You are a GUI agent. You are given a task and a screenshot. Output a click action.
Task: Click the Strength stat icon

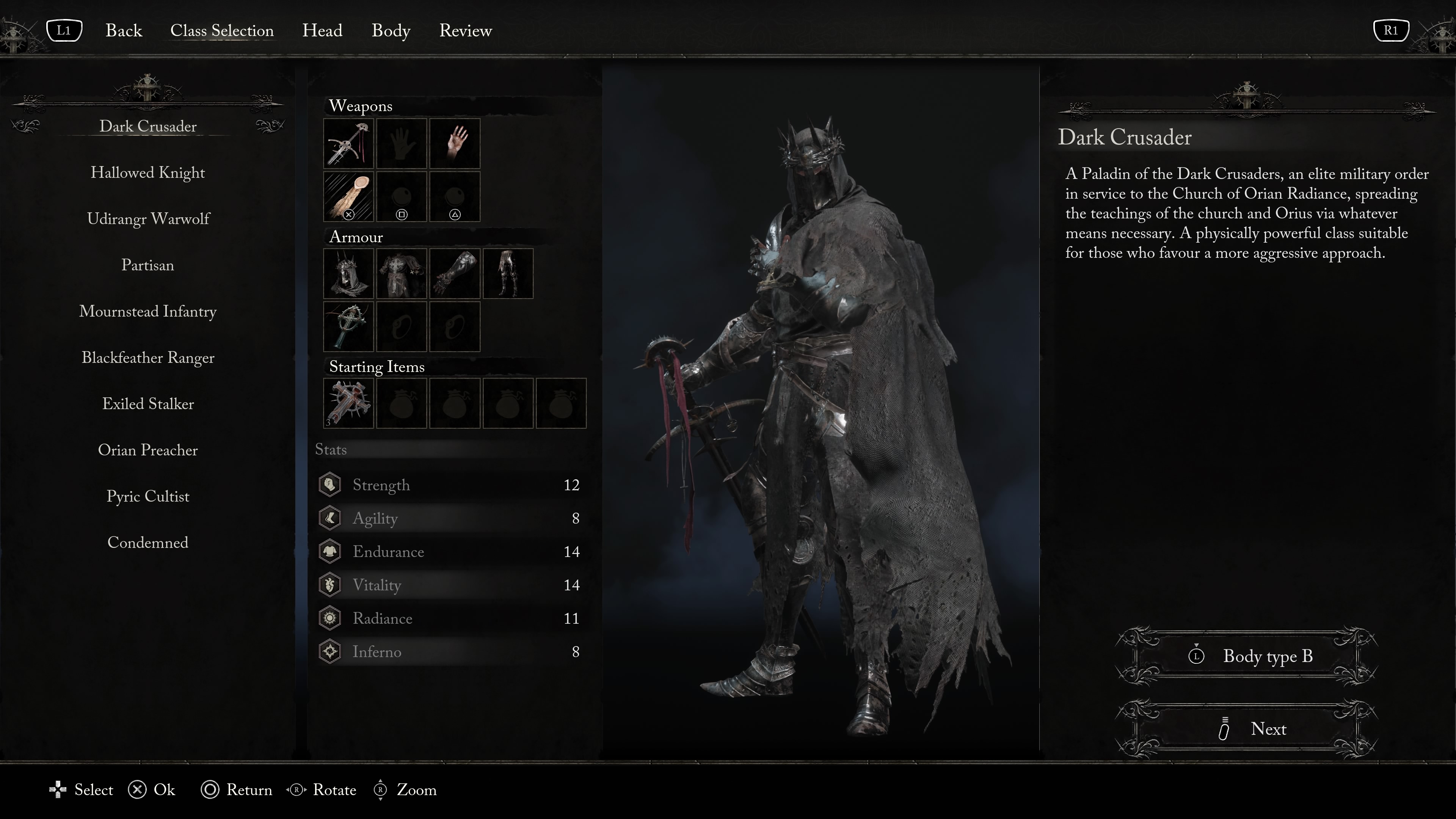point(329,485)
